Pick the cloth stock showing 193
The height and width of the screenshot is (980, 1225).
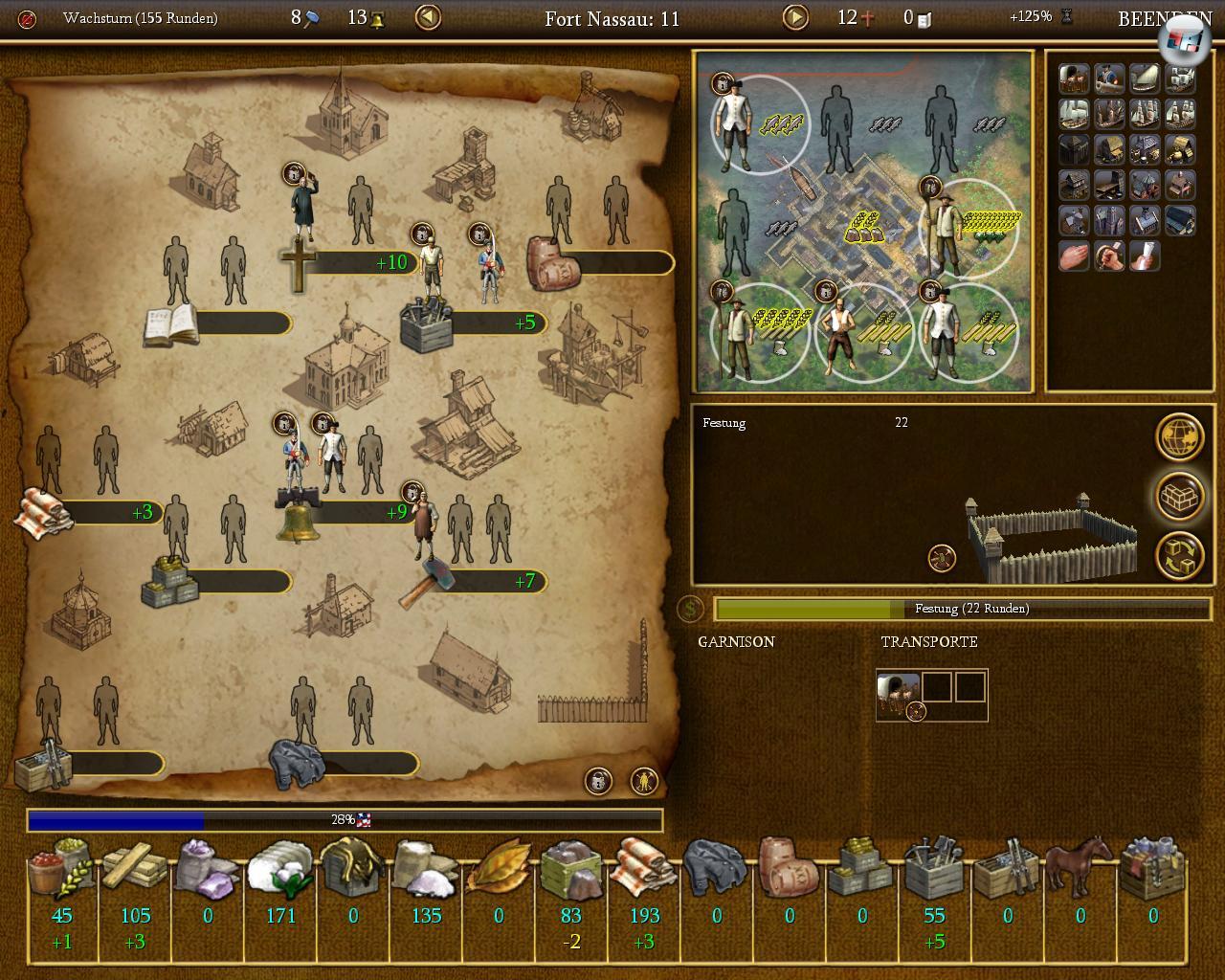644,882
